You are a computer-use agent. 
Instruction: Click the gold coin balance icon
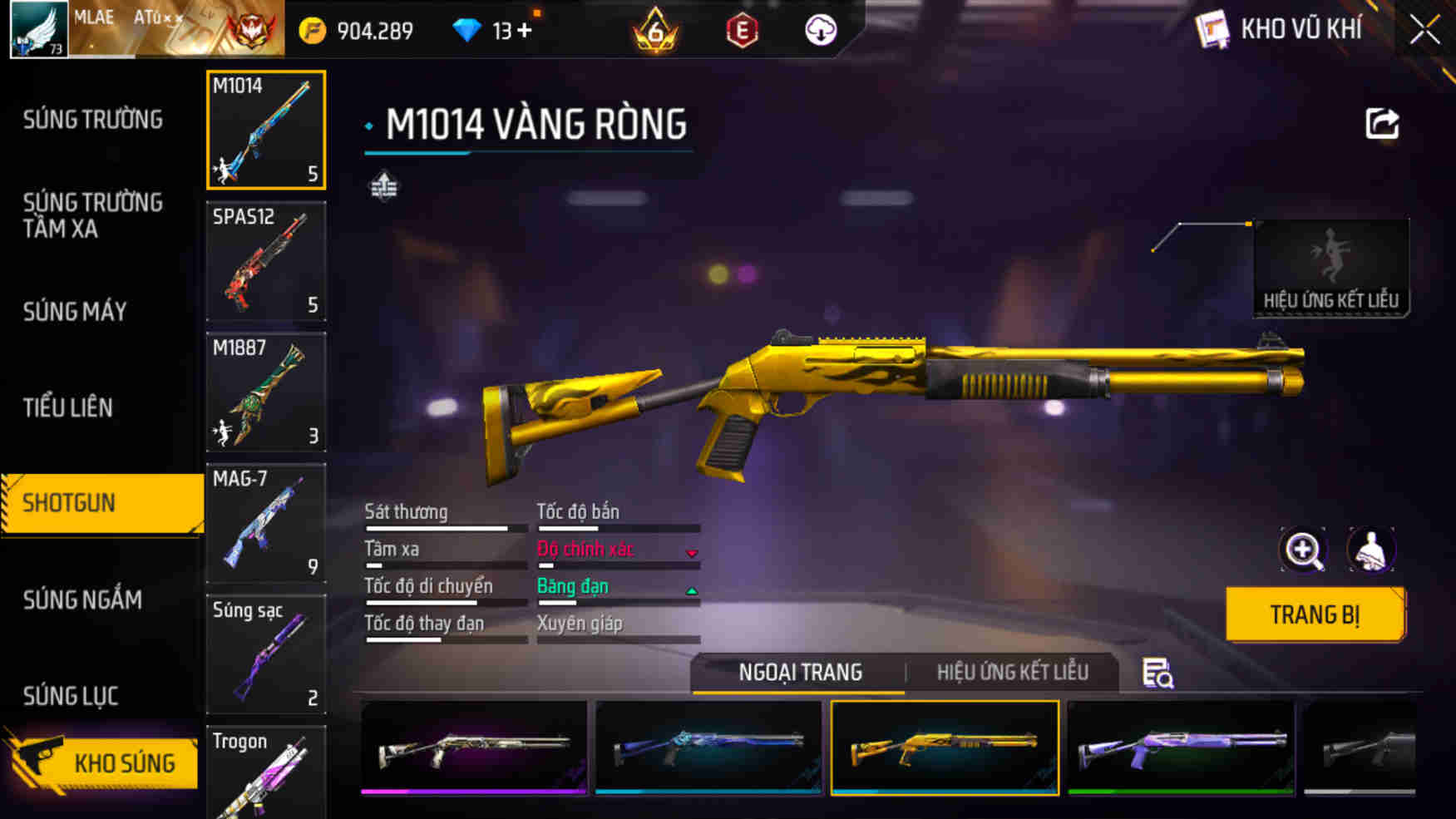[x=313, y=28]
